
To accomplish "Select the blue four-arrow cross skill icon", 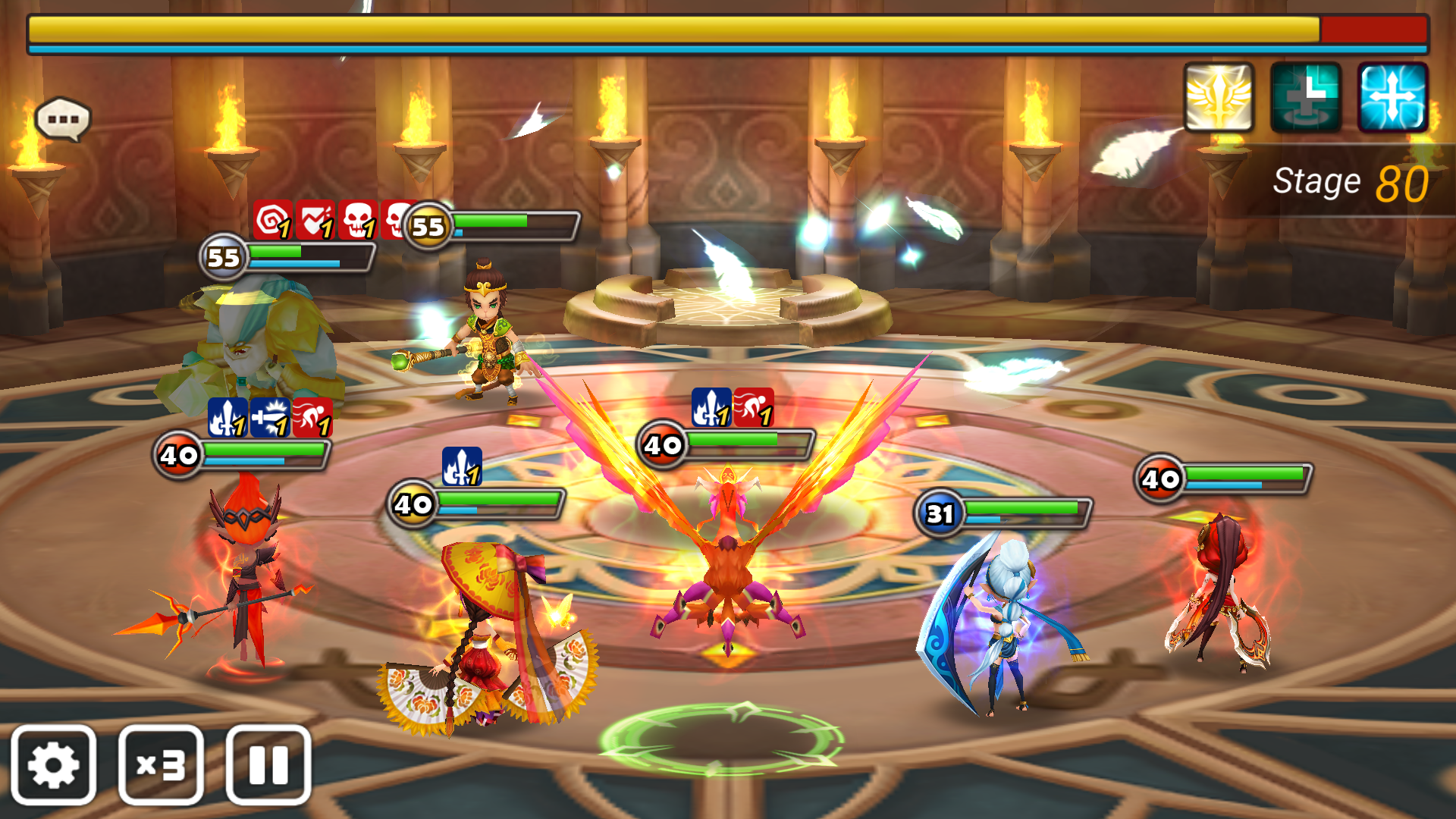I will click(1392, 98).
